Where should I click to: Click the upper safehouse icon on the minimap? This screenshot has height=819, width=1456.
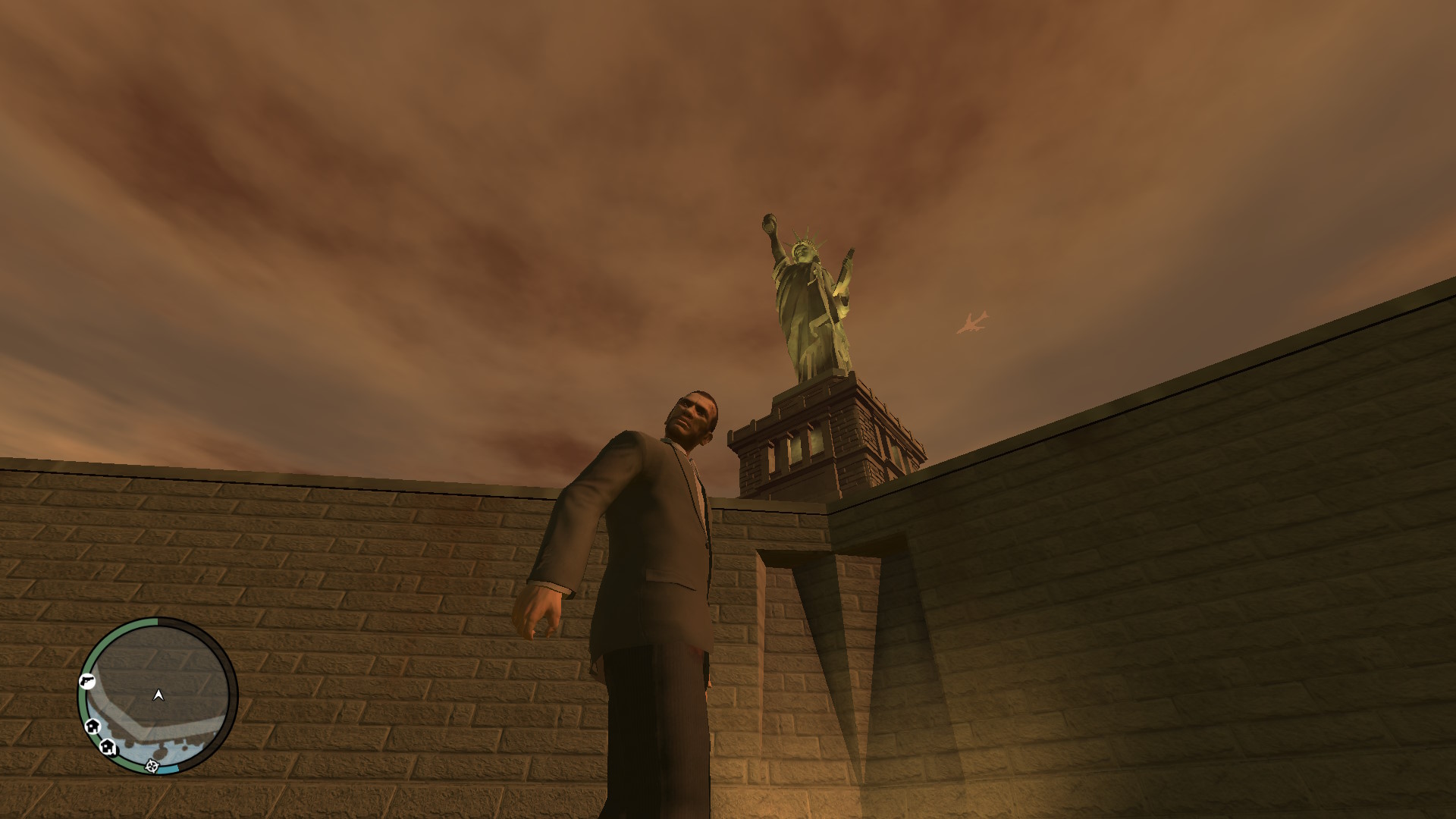[x=93, y=726]
